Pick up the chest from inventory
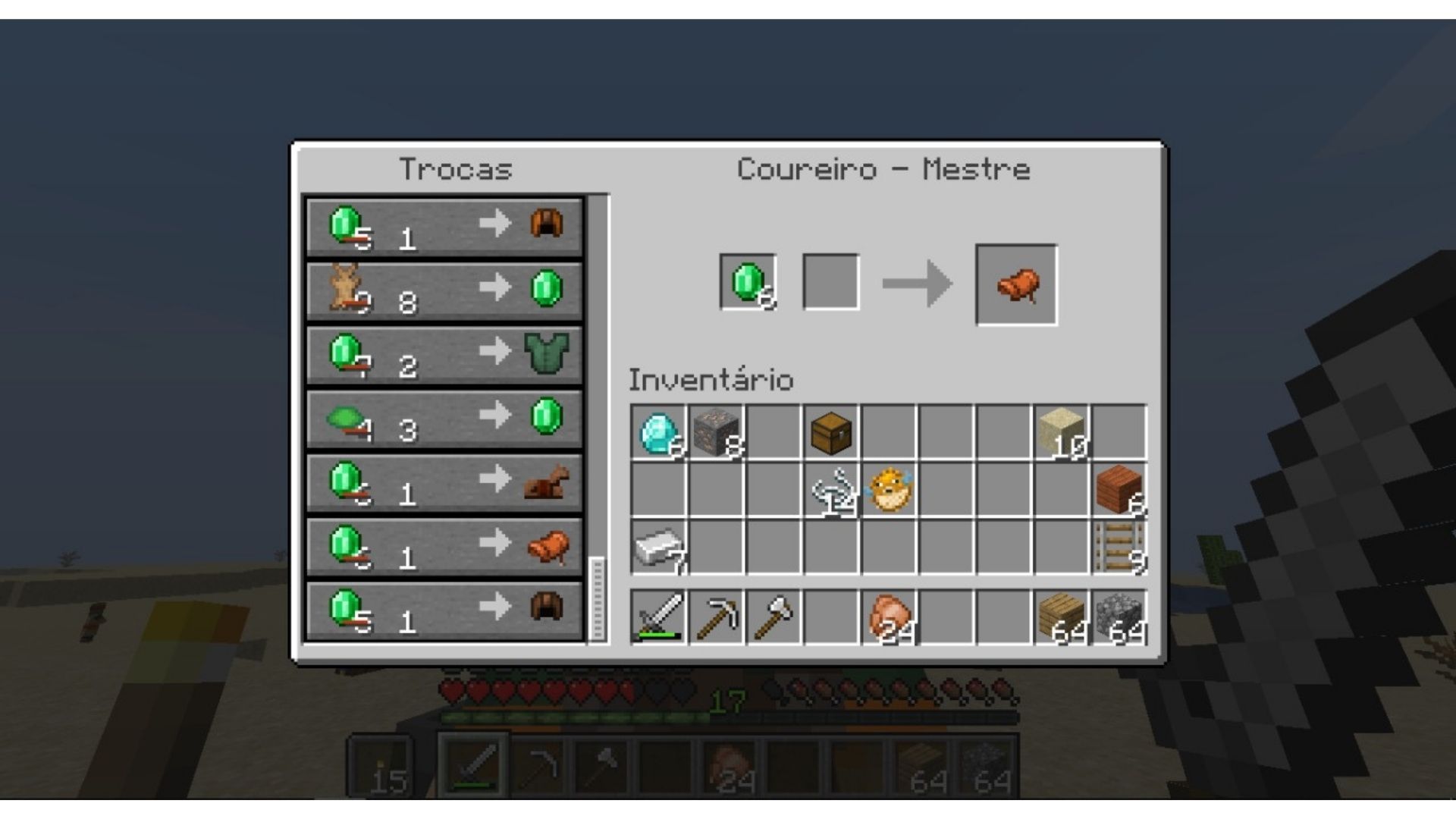Screen dimensions: 1456x819 tap(830, 433)
